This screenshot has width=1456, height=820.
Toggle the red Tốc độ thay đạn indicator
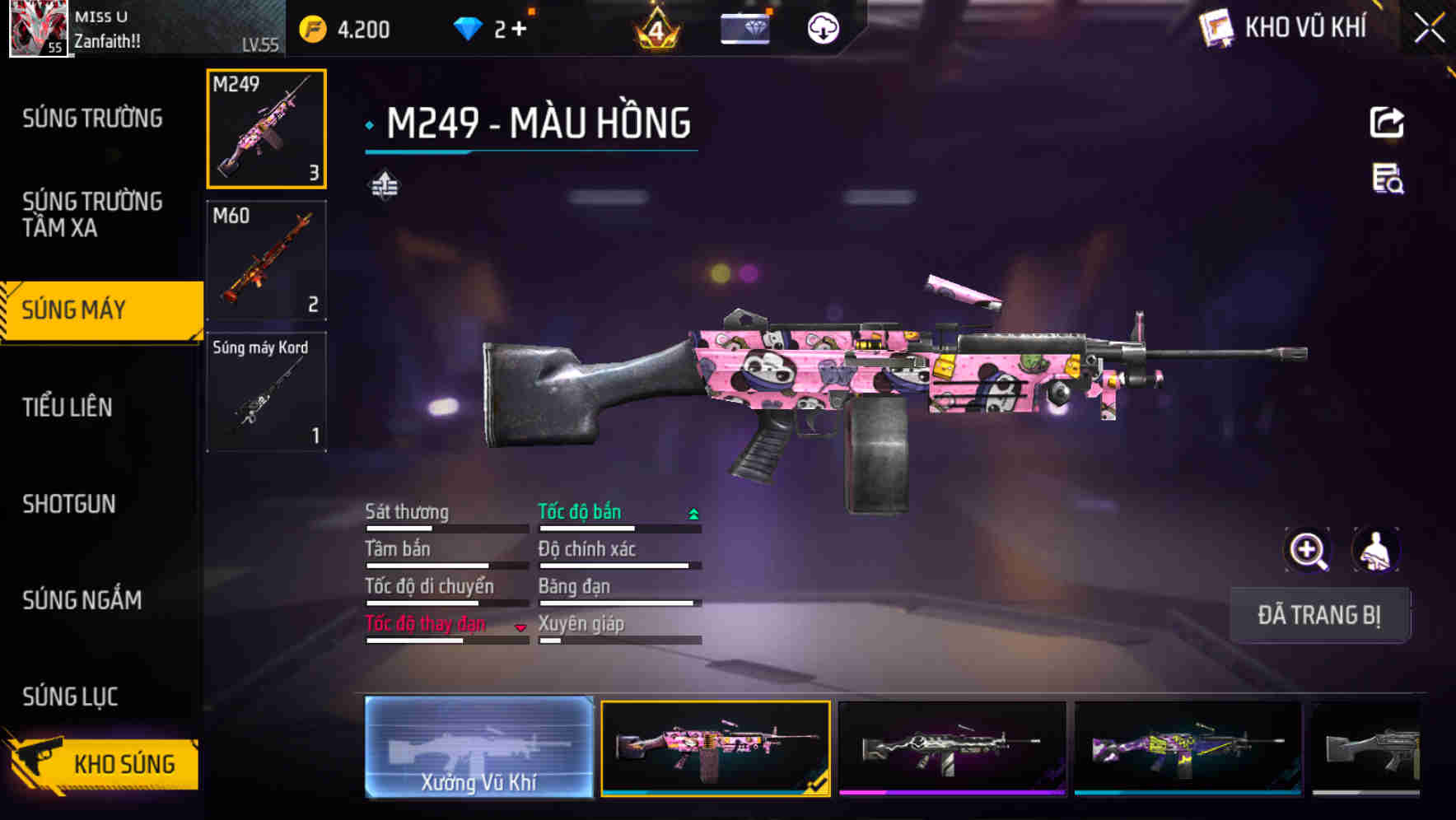(x=520, y=626)
